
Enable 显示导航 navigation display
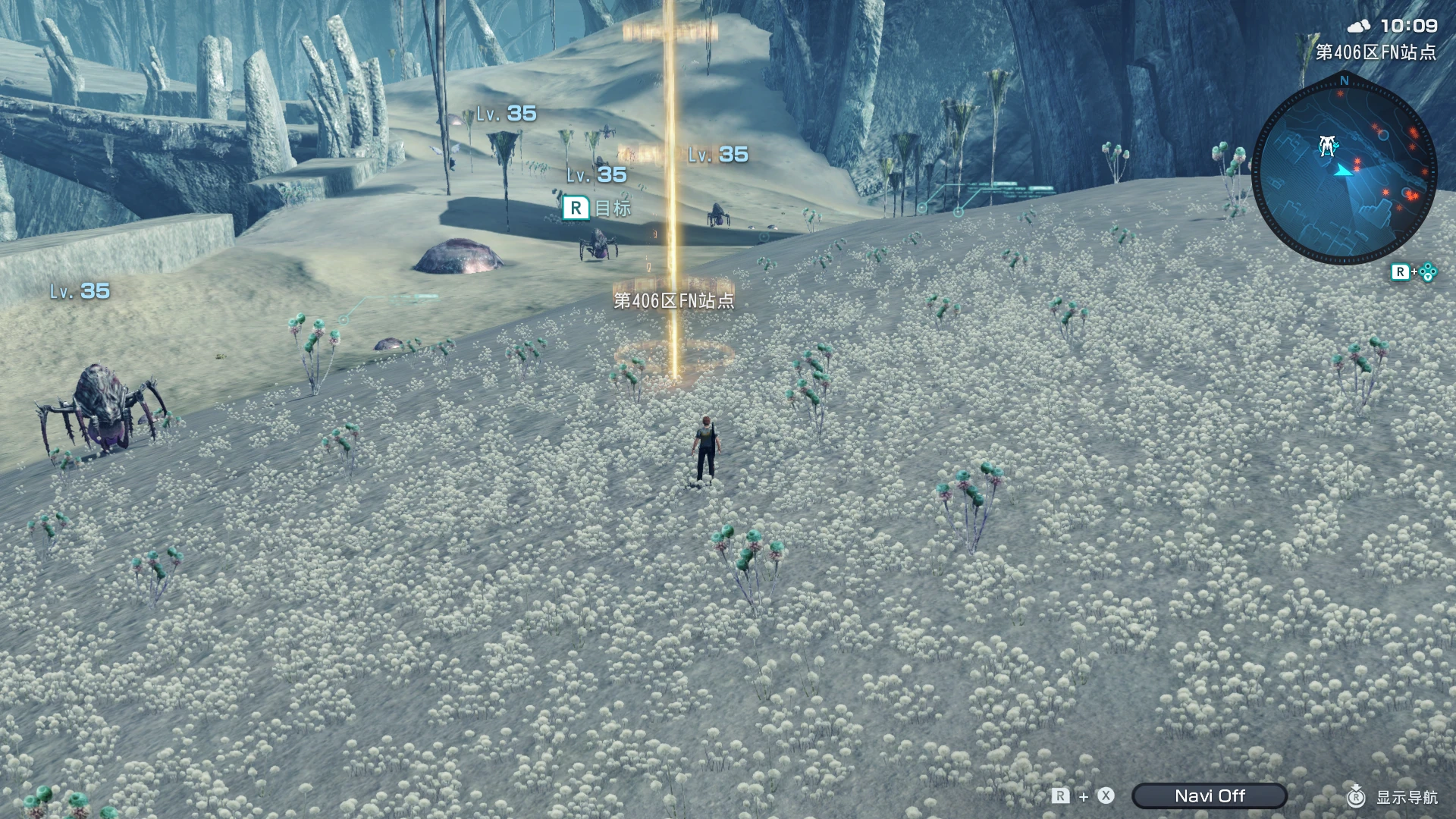point(1407,796)
